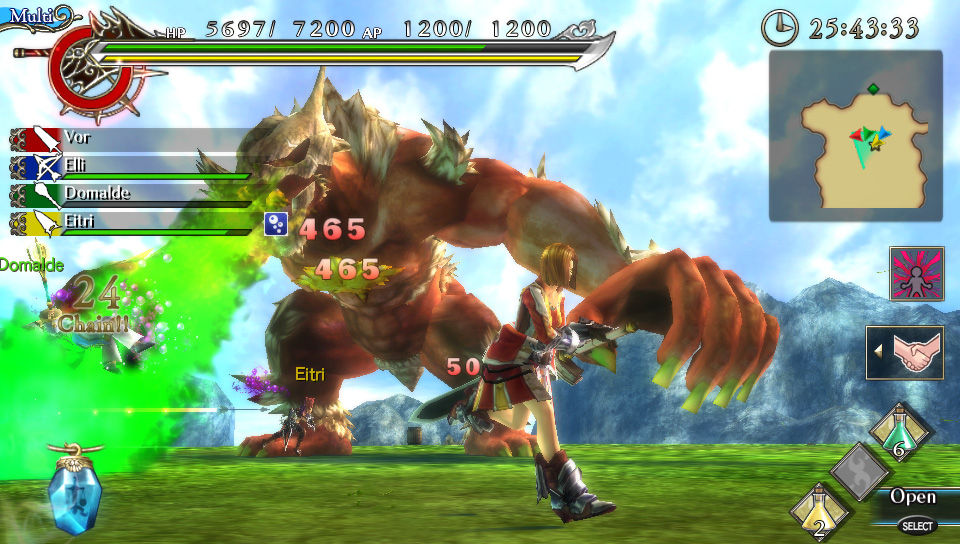This screenshot has width=960, height=544.
Task: Select Elli in the party list
Action: (x=130, y=166)
